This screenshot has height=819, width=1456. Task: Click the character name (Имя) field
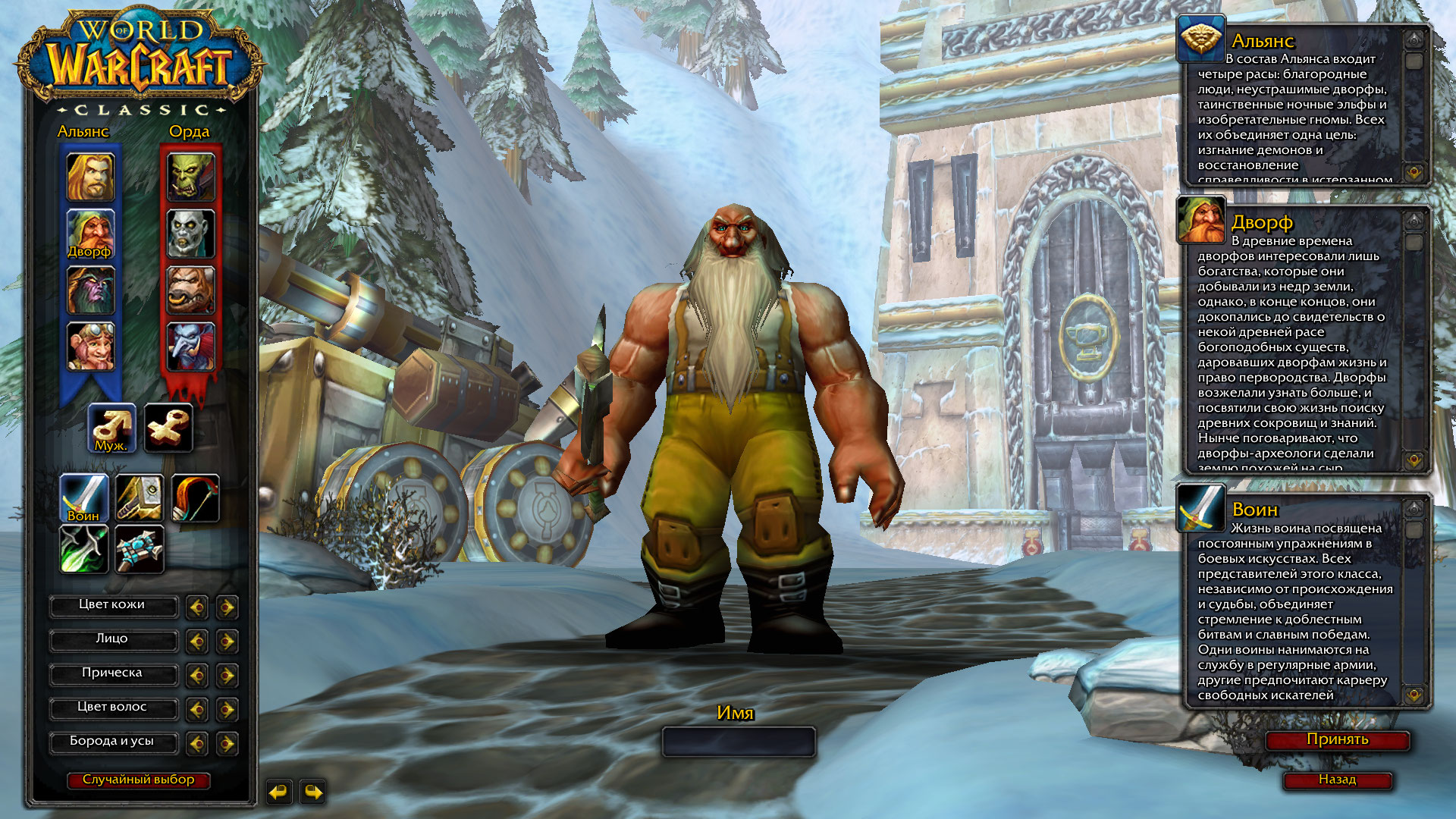click(x=739, y=742)
